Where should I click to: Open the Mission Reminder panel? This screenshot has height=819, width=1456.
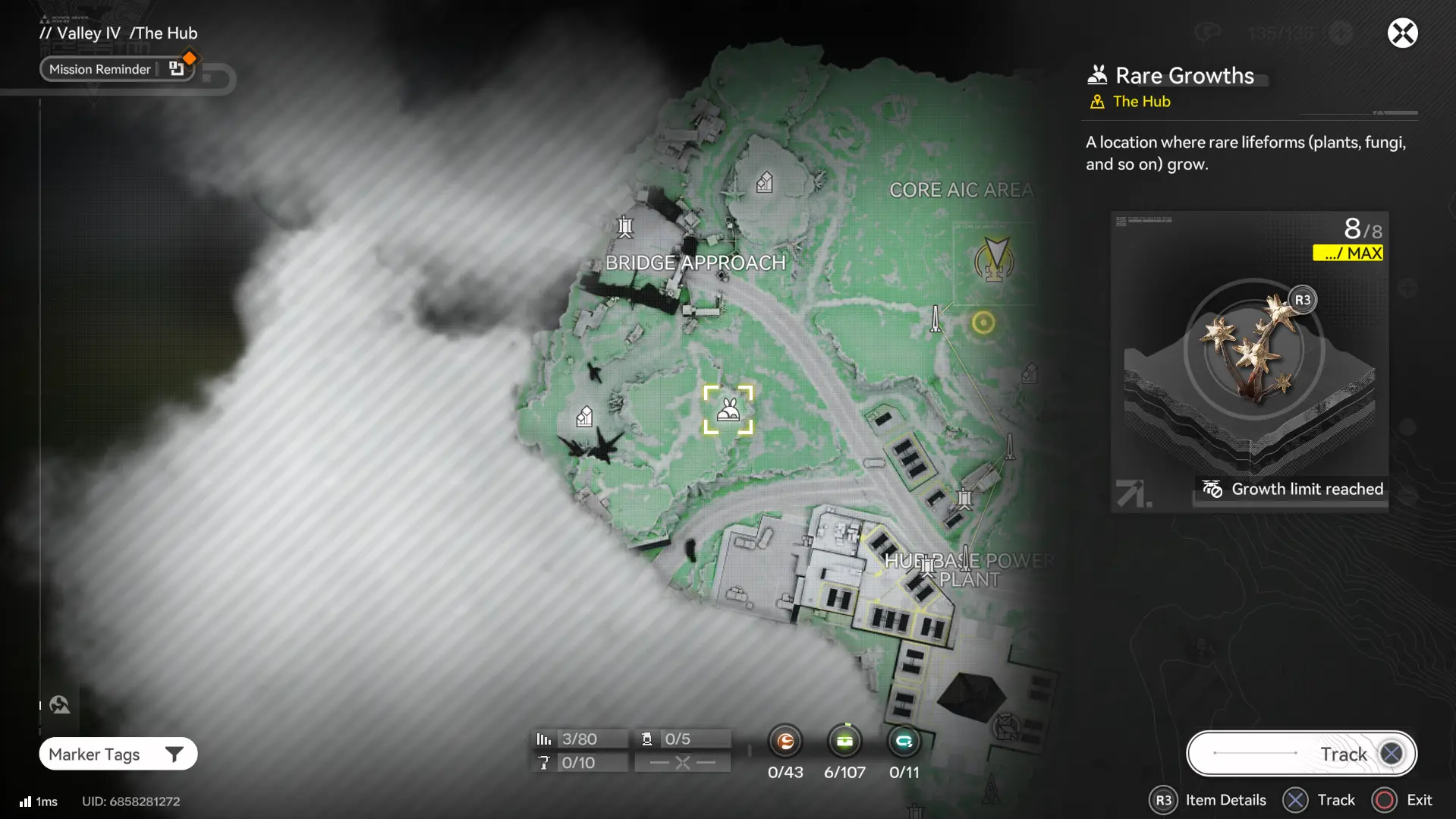pyautogui.click(x=118, y=69)
